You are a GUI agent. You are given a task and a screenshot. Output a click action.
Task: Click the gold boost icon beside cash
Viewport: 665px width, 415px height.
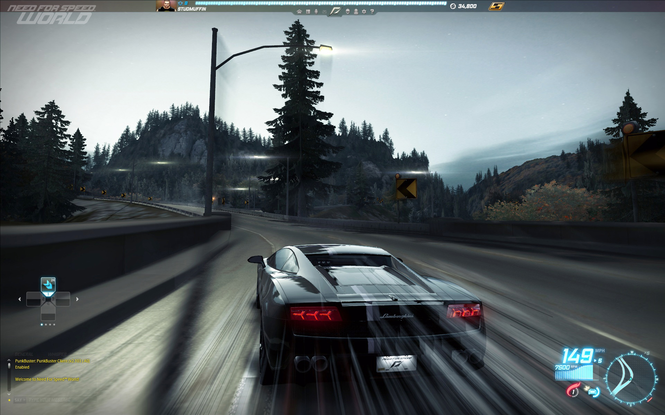coord(496,6)
